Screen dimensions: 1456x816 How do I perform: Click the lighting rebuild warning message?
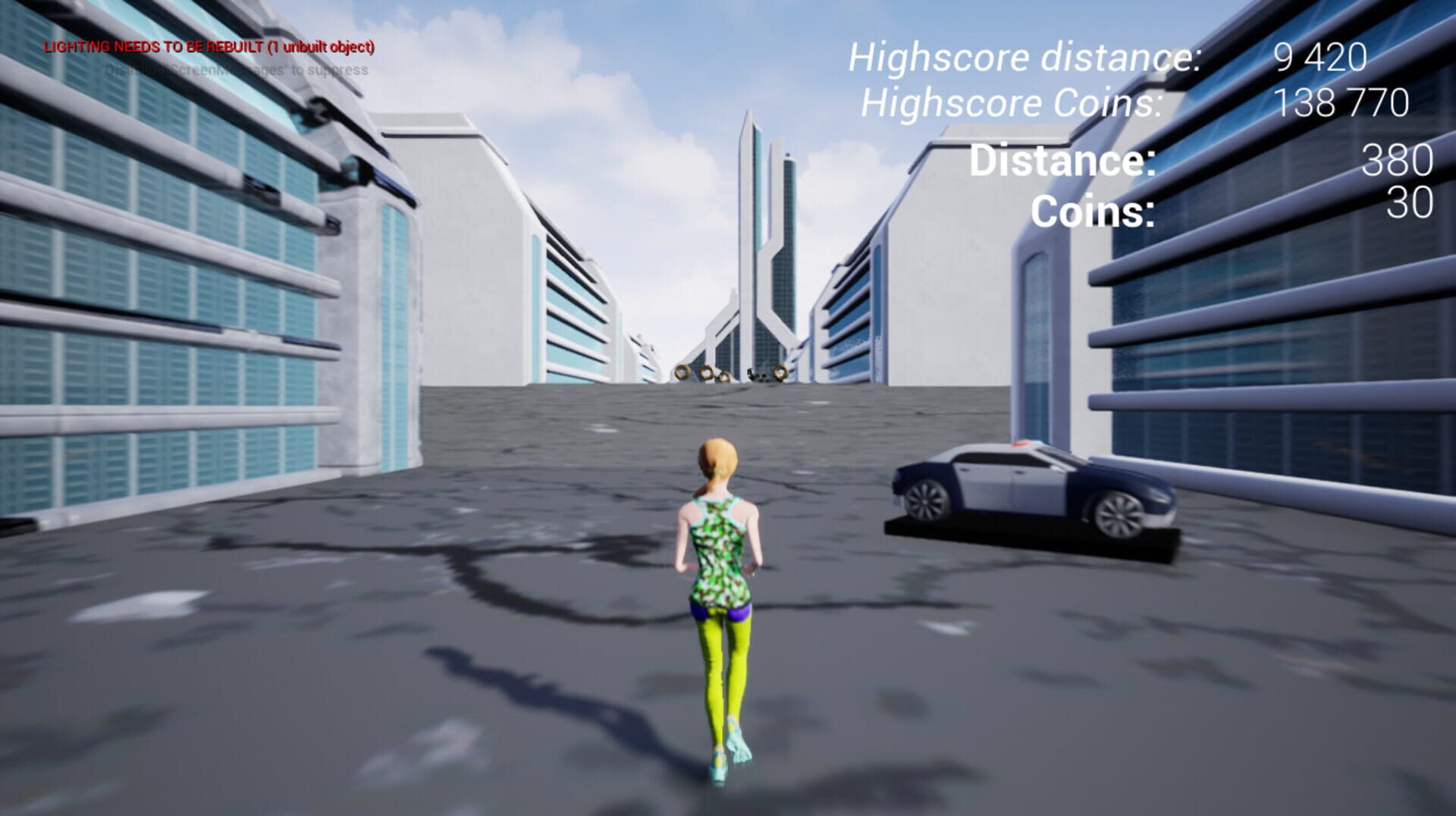[209, 48]
